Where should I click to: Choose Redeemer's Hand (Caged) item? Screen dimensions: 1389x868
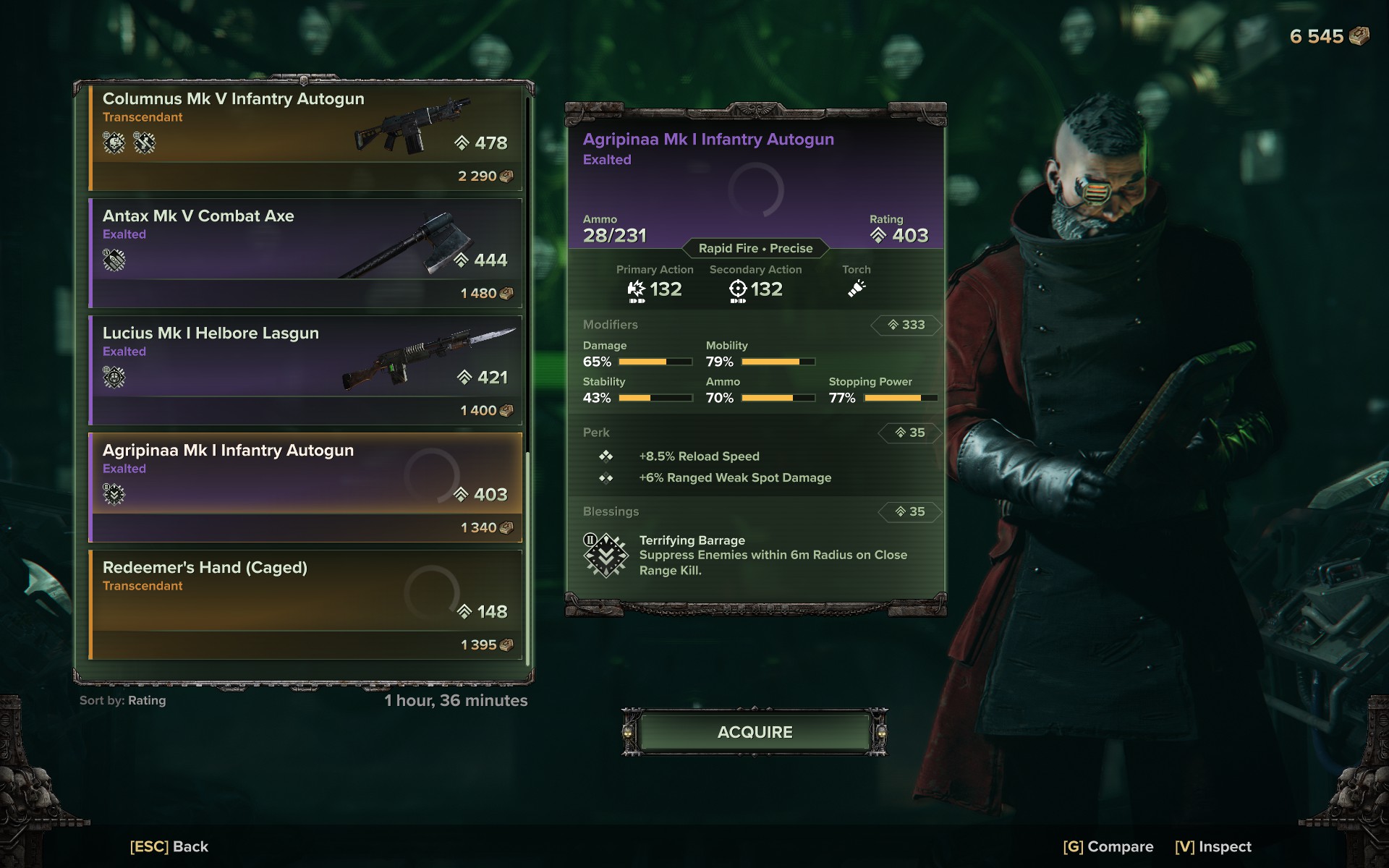(305, 605)
